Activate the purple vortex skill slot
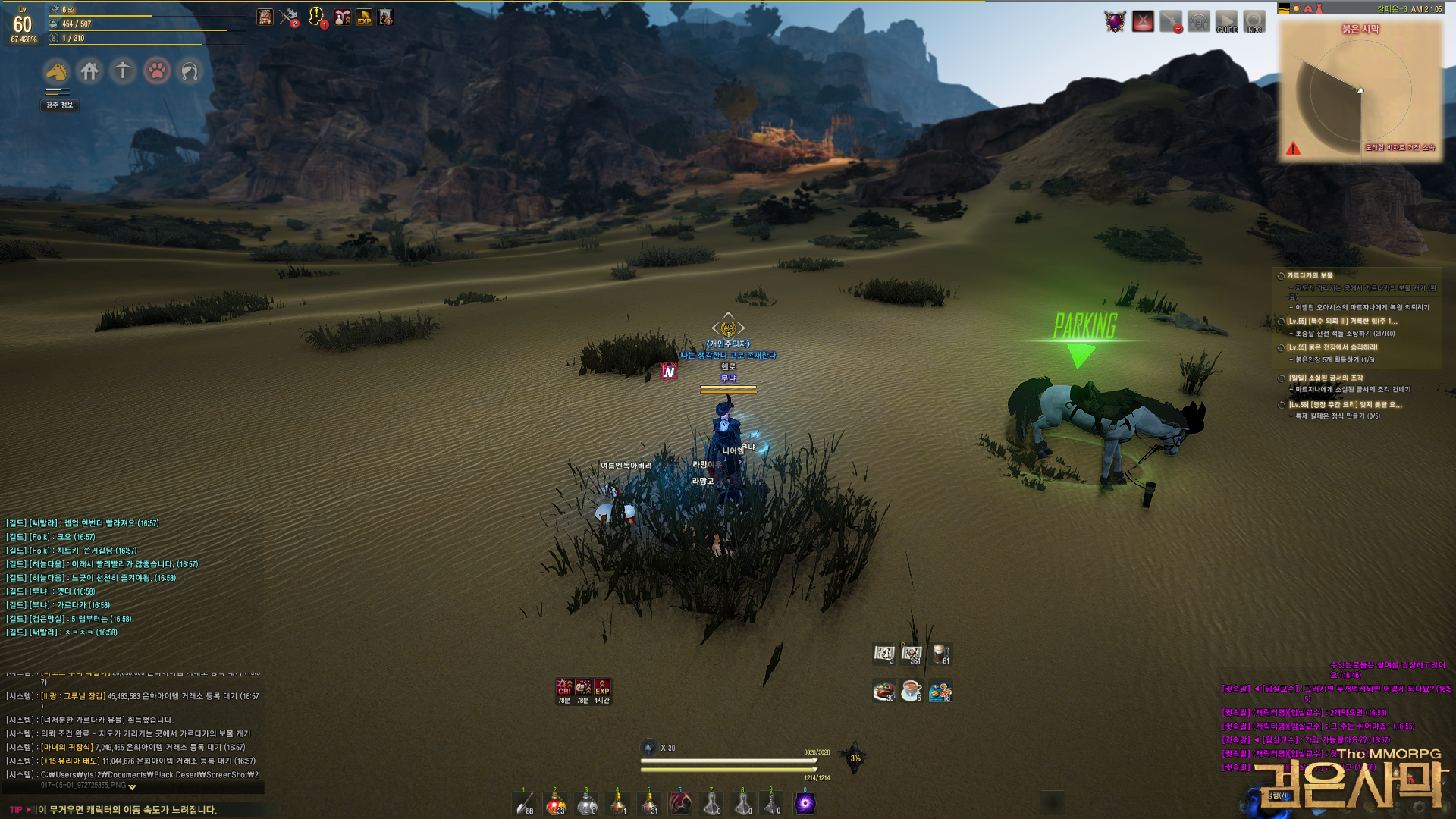1456x819 pixels. click(805, 804)
